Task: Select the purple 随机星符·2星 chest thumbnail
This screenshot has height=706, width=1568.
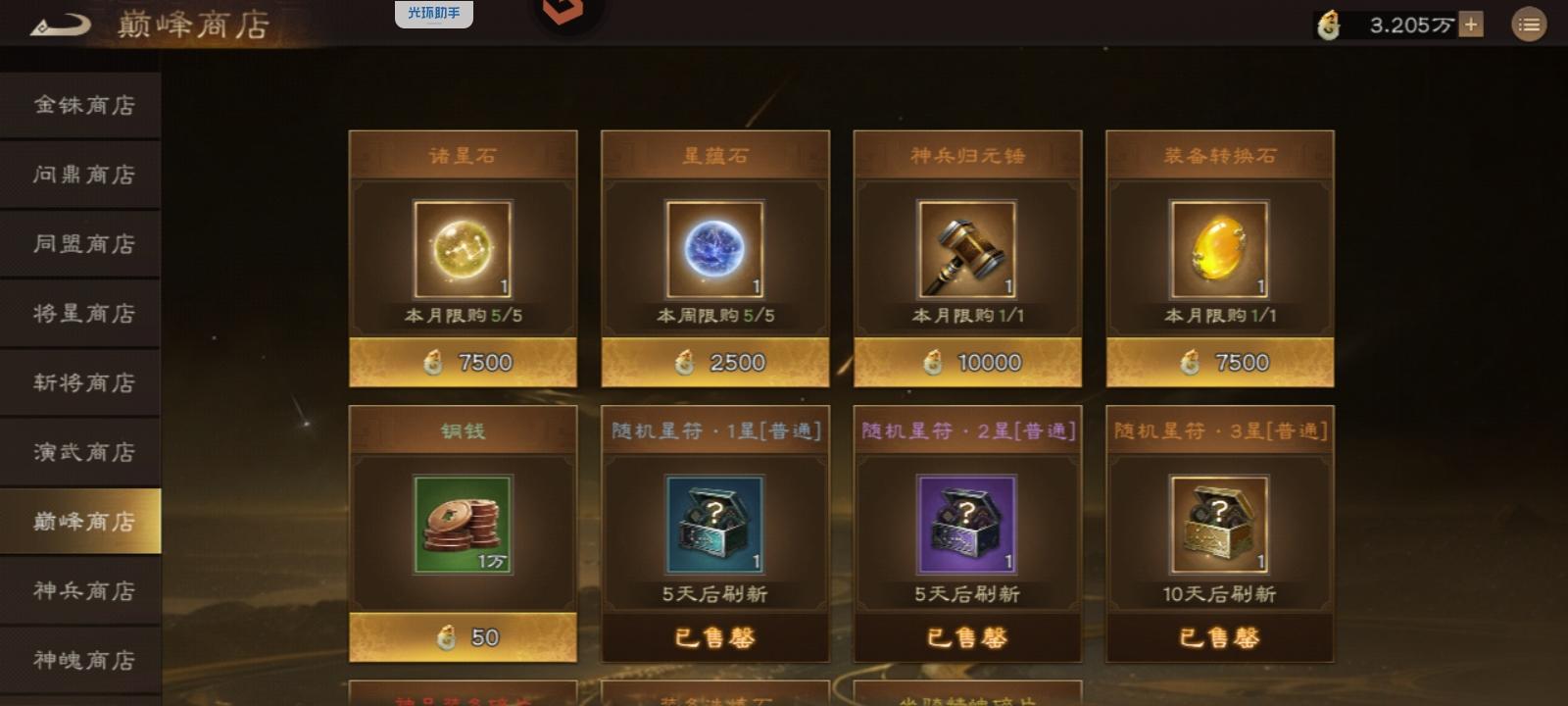Action: click(x=965, y=523)
